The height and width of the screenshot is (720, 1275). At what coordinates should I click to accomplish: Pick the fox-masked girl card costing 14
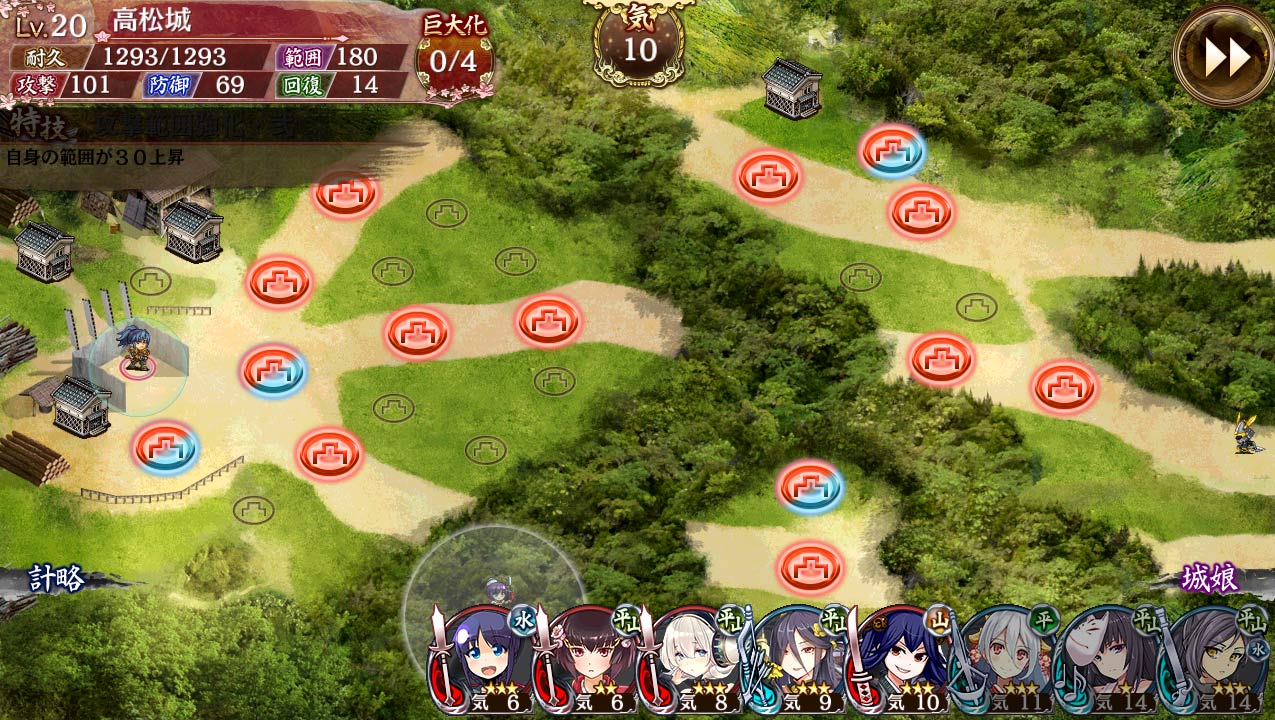[x=1110, y=660]
